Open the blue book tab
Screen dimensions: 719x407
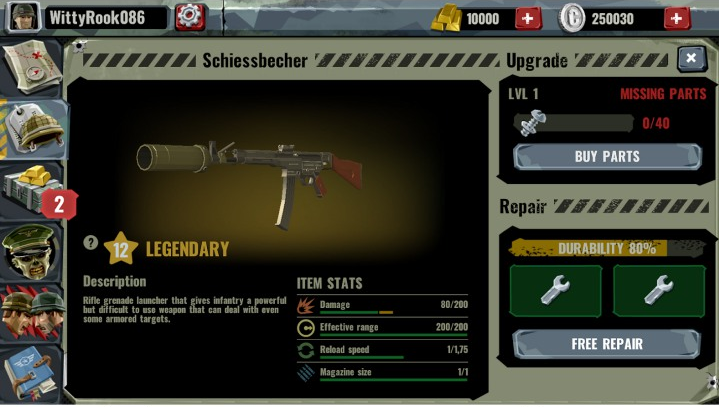tap(32, 372)
